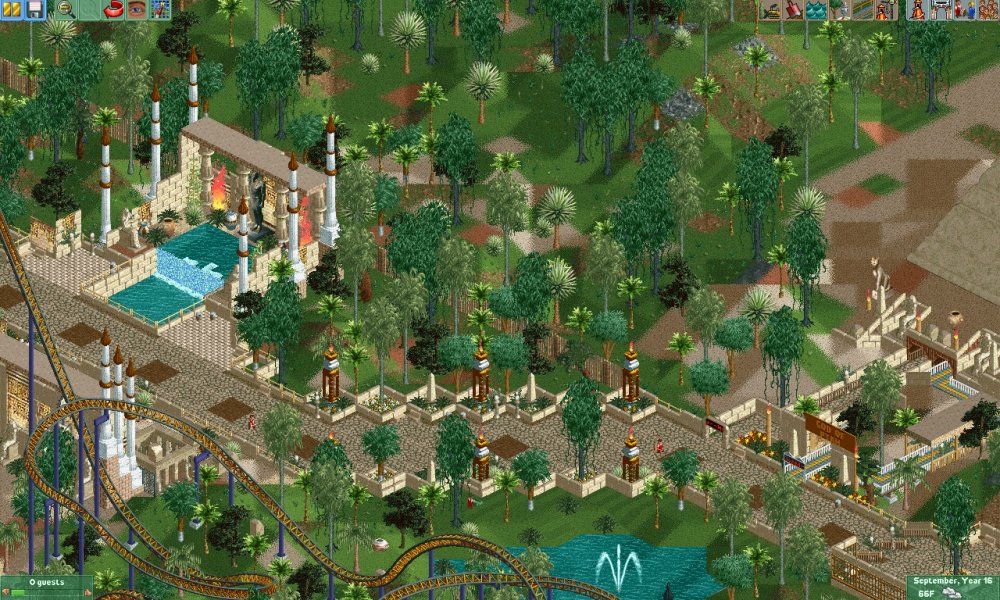Open park information via the entrance gate icon
Viewport: 1000px width, 600px height.
[x=940, y=10]
